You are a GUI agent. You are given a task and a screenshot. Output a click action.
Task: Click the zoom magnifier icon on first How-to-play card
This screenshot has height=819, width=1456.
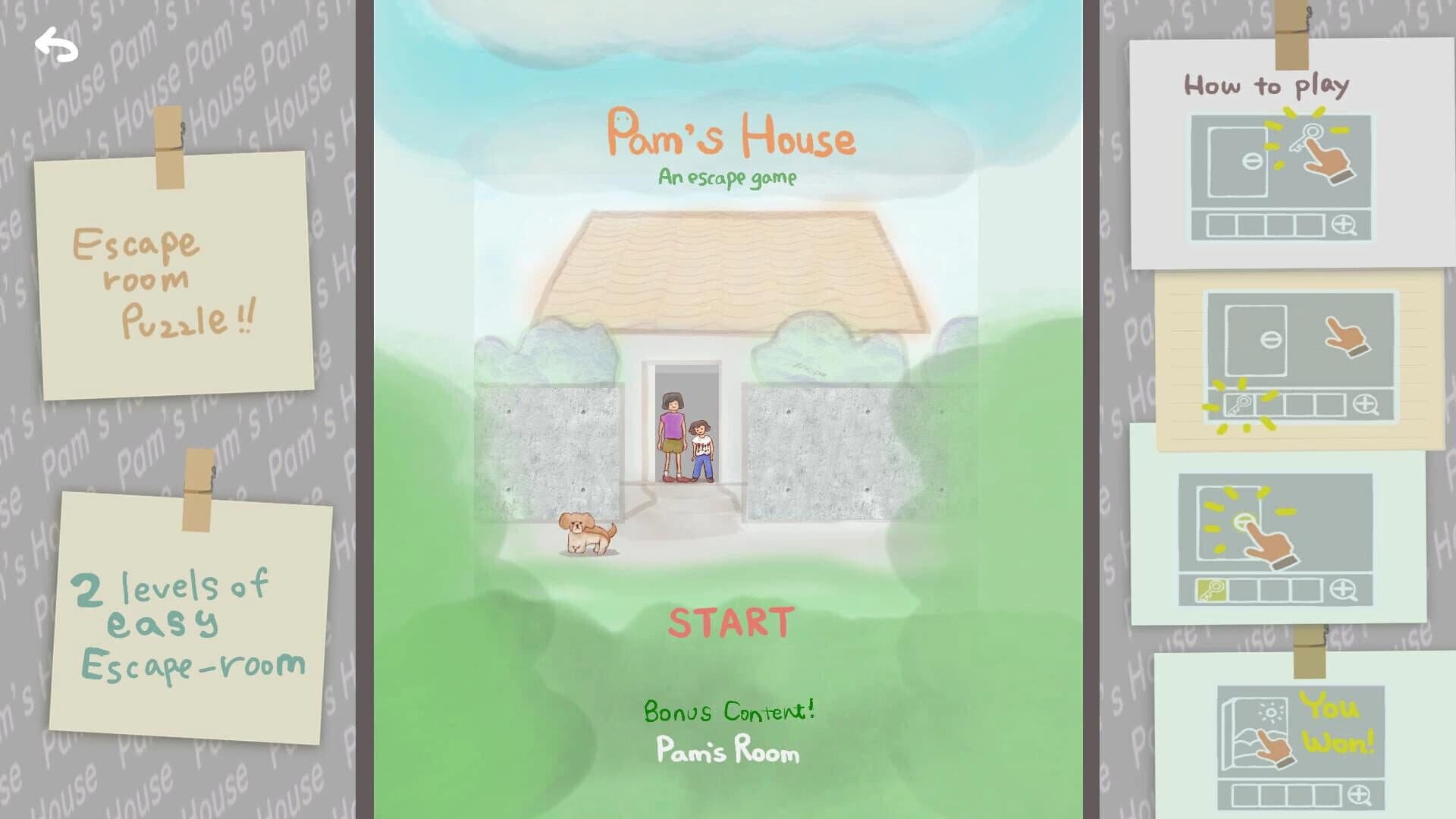coord(1344,224)
